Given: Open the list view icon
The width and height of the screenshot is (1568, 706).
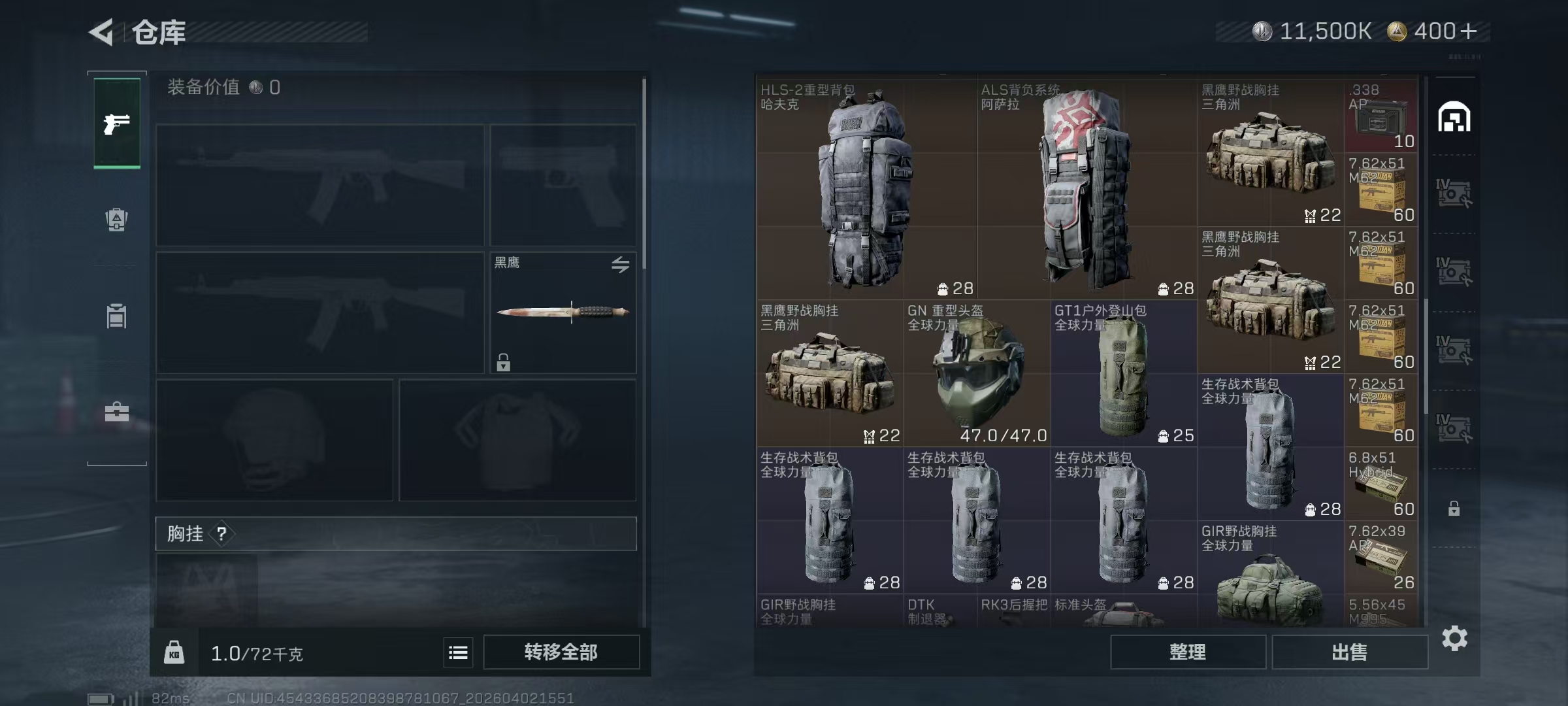Looking at the screenshot, I should (458, 652).
